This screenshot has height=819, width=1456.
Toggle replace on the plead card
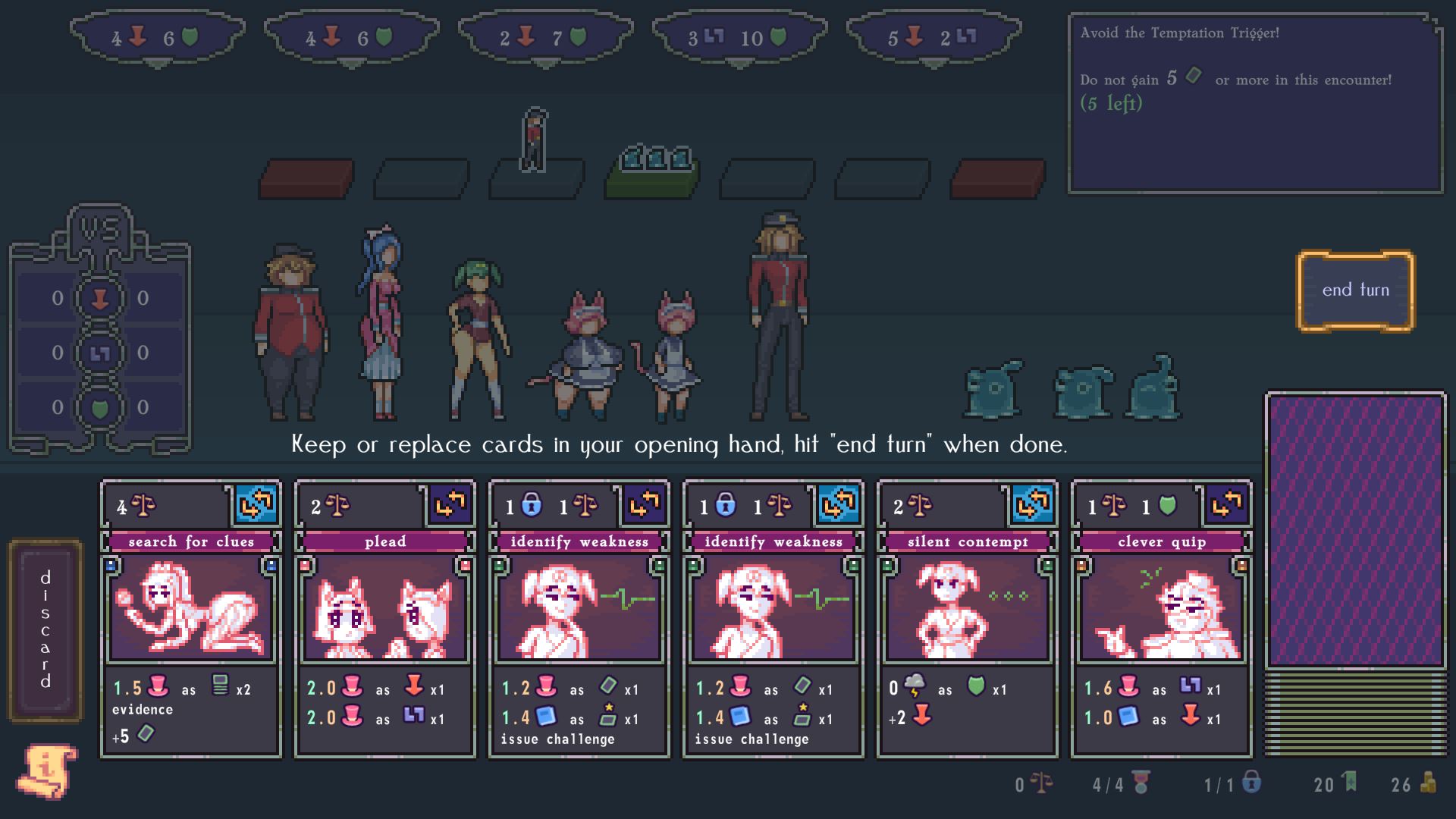(450, 504)
